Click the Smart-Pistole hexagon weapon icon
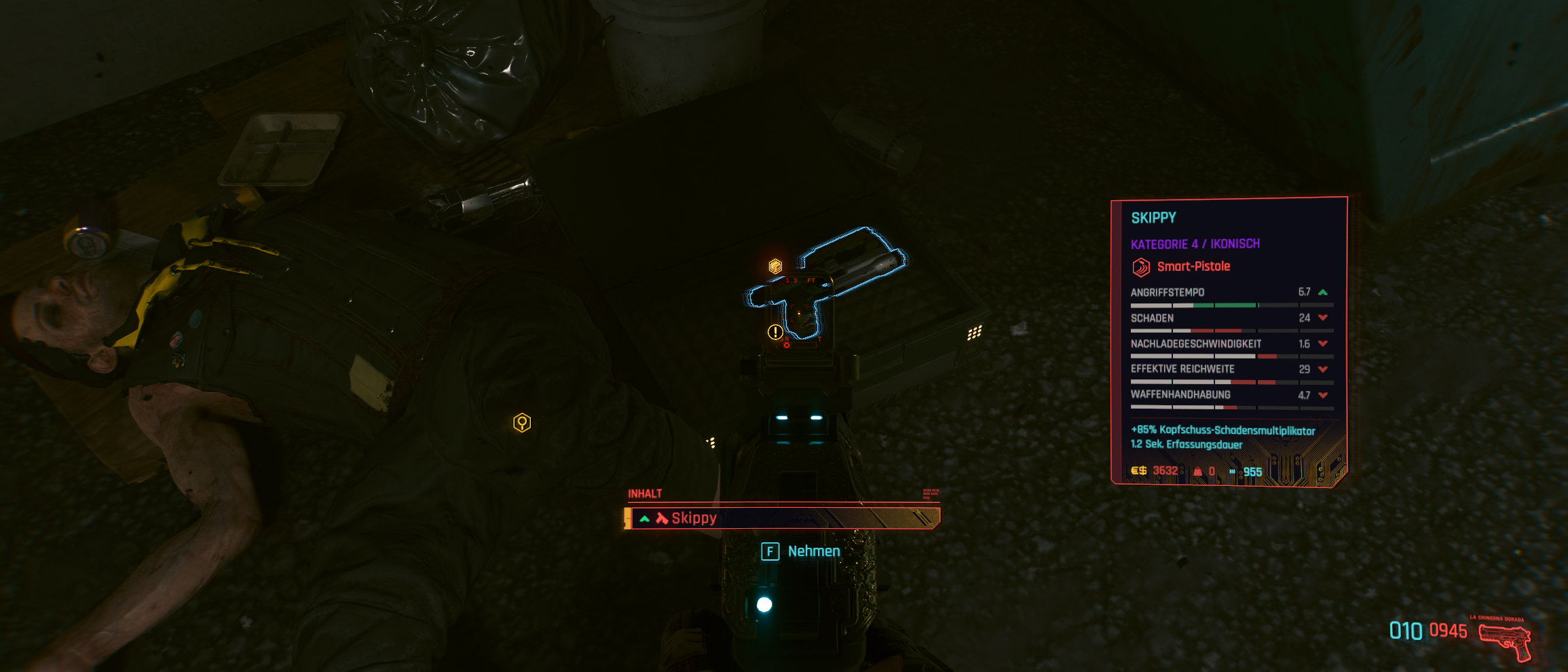1568x672 pixels. coord(1142,267)
